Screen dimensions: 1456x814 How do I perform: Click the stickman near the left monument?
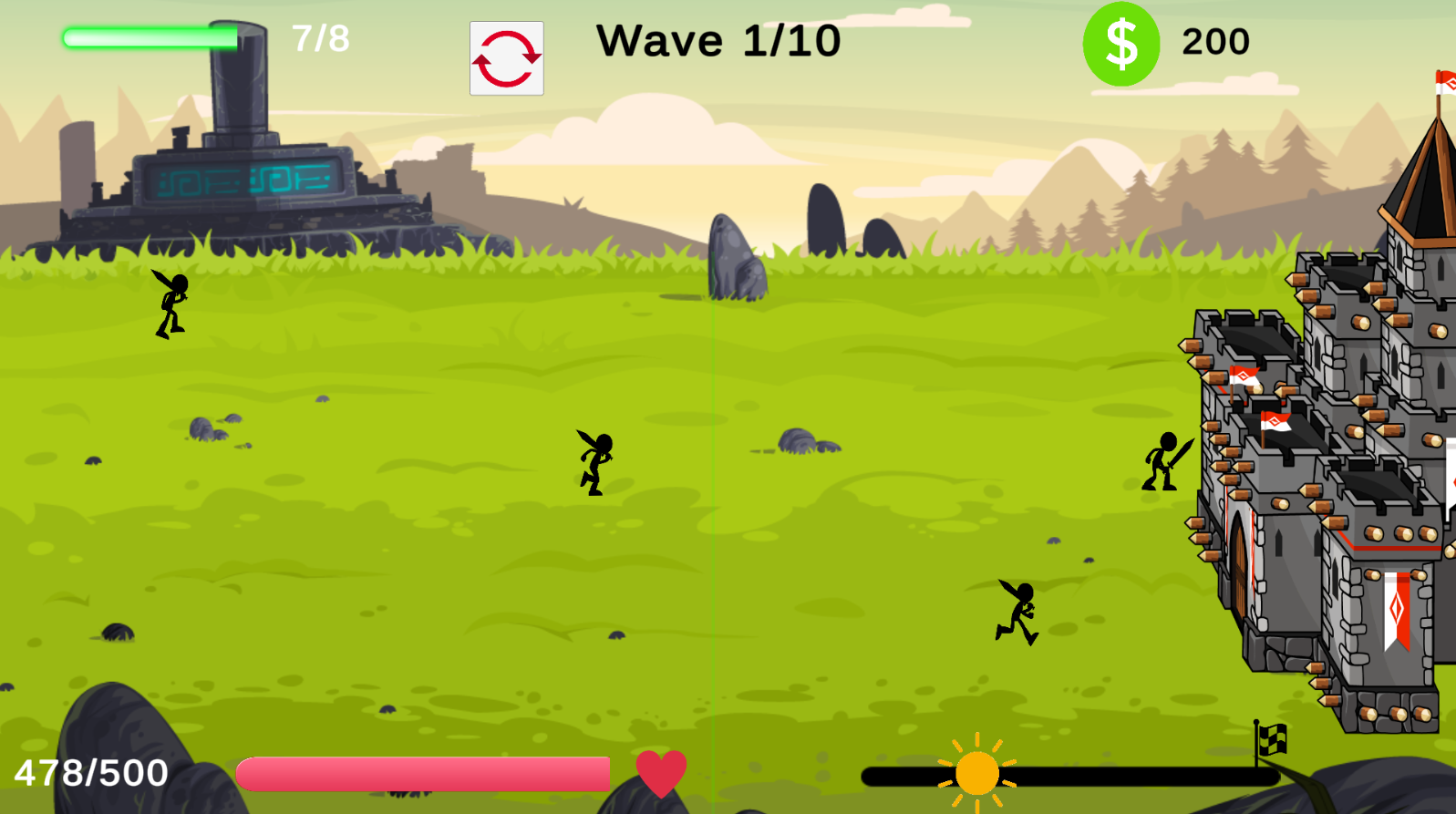(x=170, y=301)
